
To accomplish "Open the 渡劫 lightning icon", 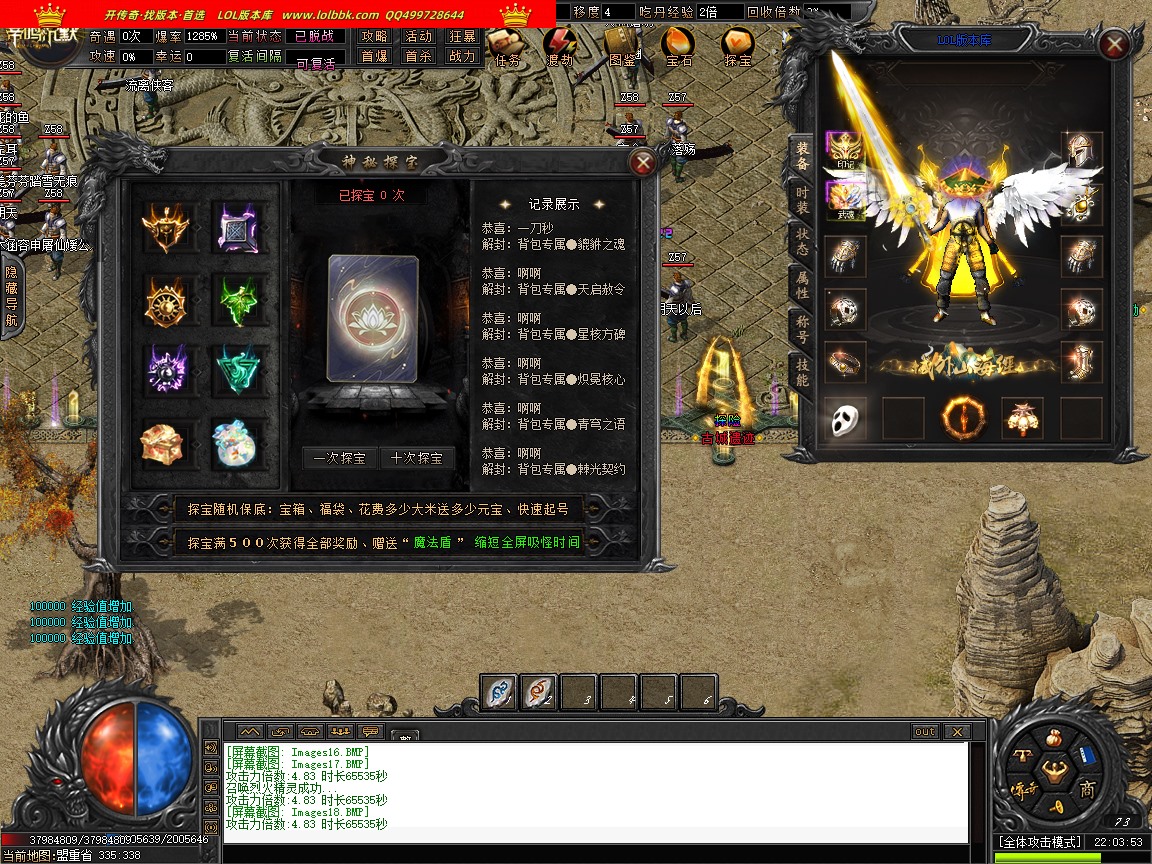I will point(560,47).
